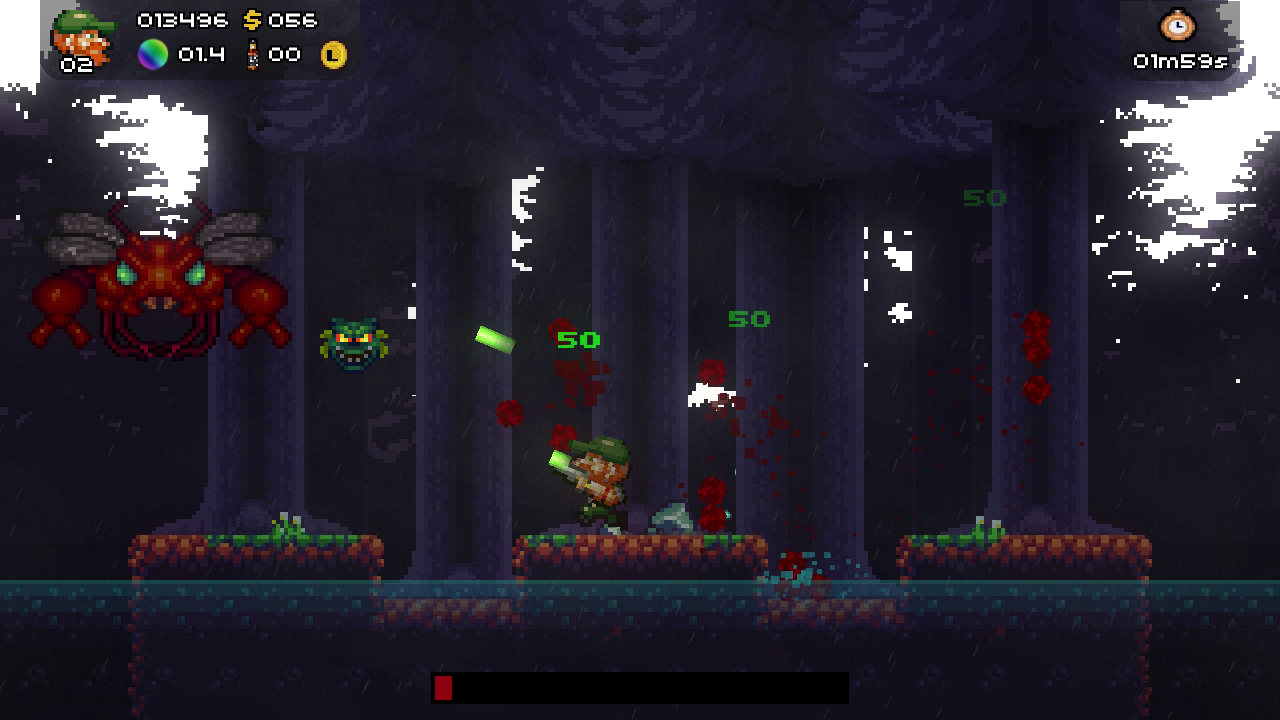Click the whiskey bottle icon

[252, 54]
